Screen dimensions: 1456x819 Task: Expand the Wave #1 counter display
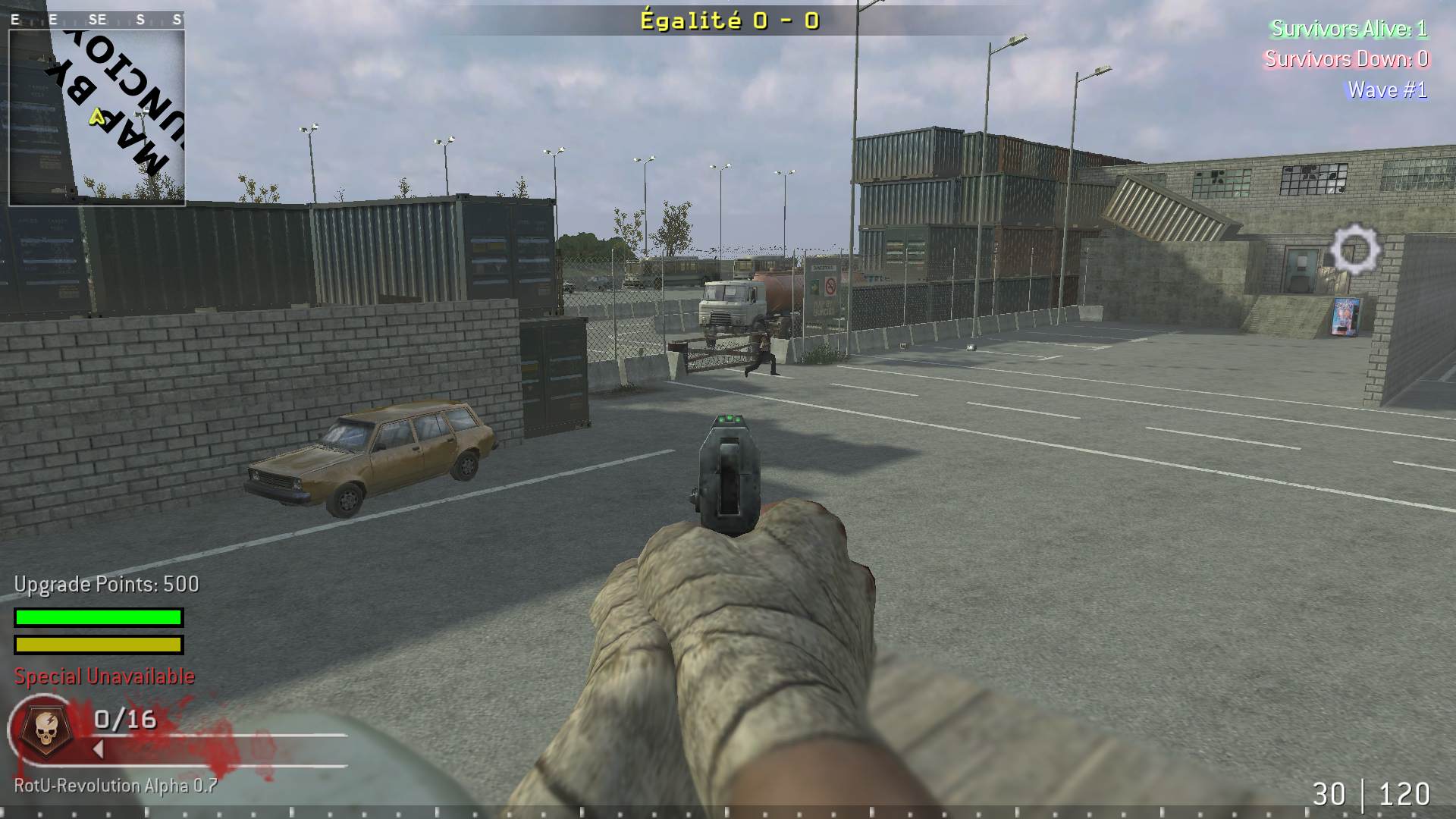click(x=1390, y=89)
